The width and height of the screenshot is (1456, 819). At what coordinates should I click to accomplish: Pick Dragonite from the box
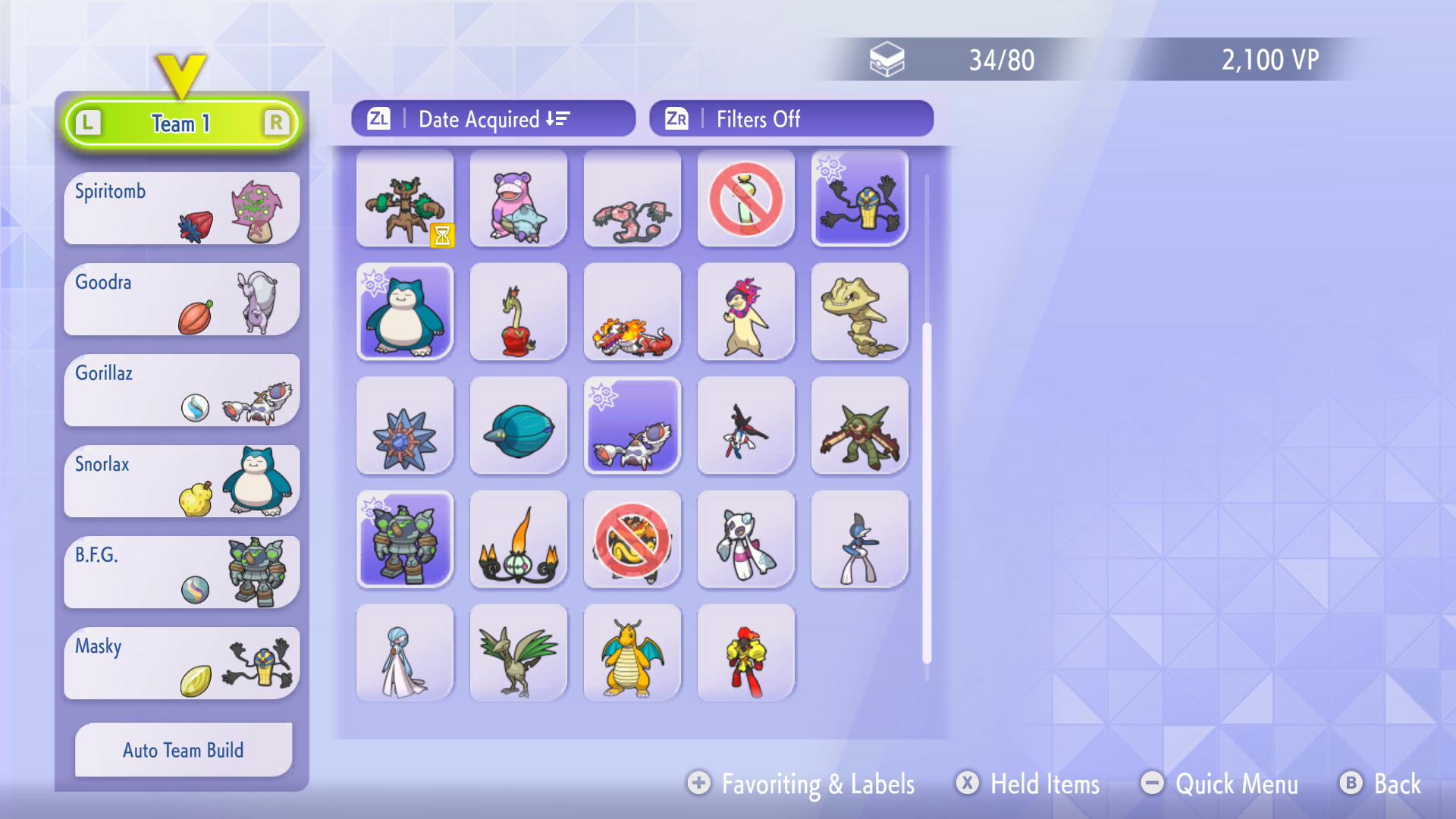632,654
